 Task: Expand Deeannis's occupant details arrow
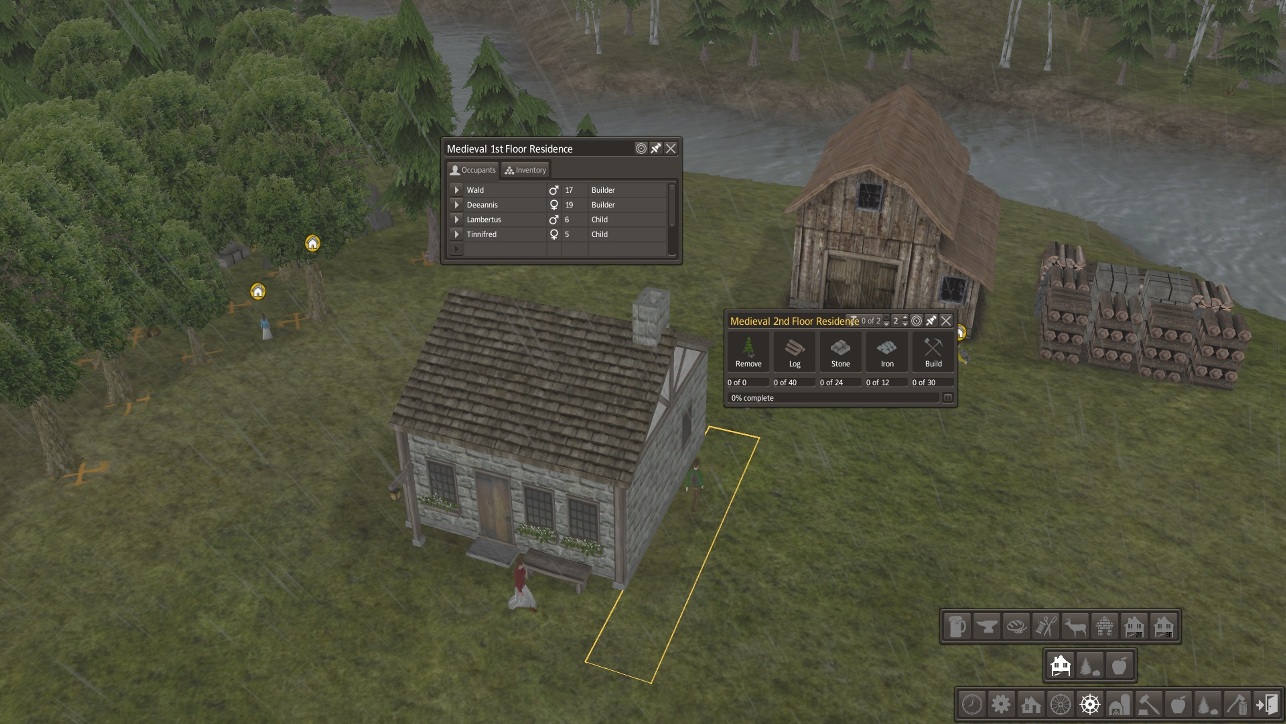tap(457, 205)
